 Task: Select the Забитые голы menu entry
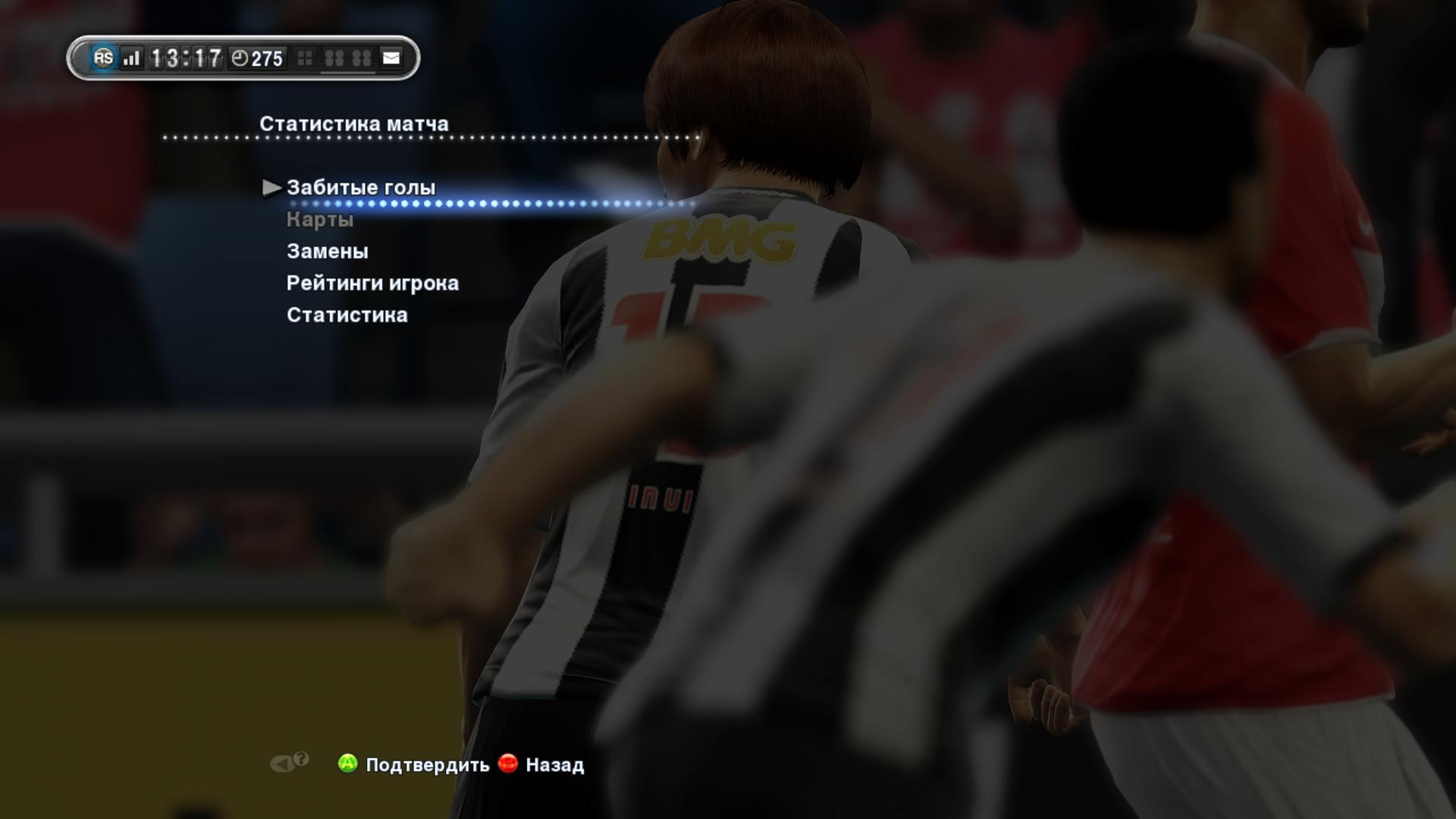(x=360, y=187)
